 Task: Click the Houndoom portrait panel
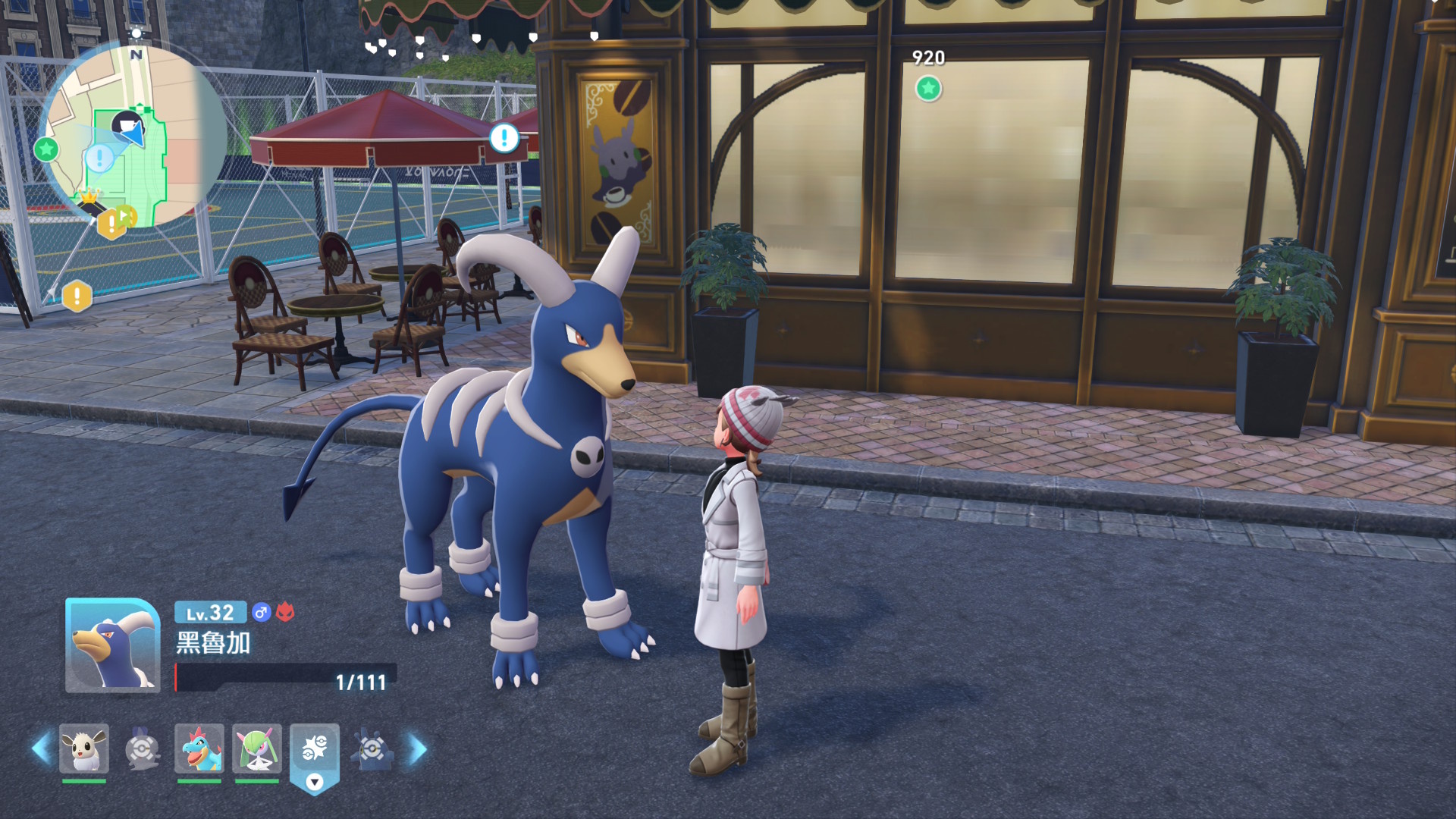click(x=112, y=645)
